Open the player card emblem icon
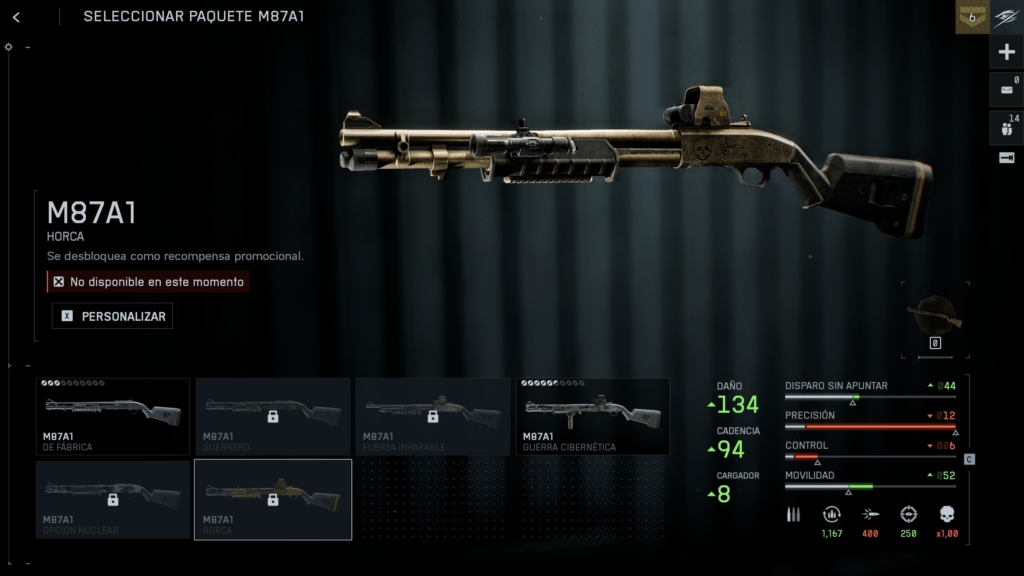1024x576 pixels. 1007,16
